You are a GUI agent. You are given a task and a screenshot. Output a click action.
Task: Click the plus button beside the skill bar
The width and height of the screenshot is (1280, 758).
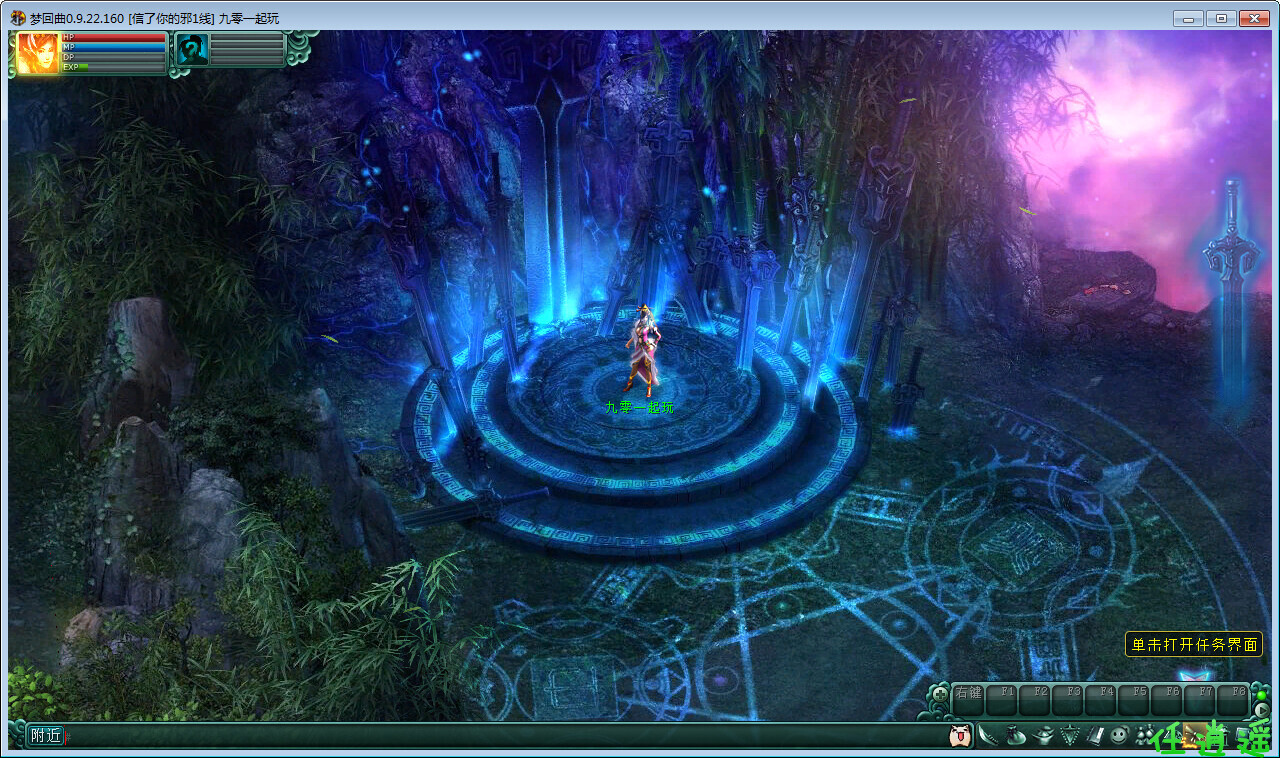(940, 692)
